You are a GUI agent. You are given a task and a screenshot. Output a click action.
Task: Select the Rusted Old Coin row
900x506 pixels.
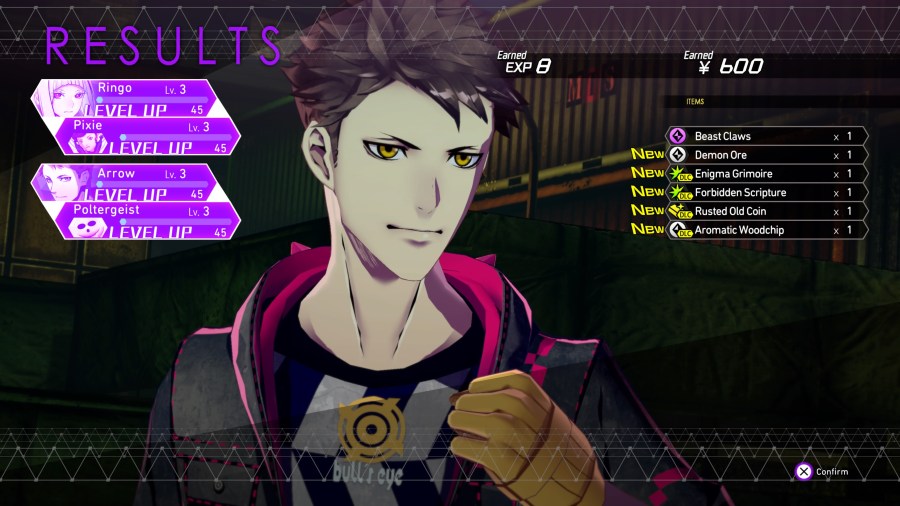(x=765, y=211)
